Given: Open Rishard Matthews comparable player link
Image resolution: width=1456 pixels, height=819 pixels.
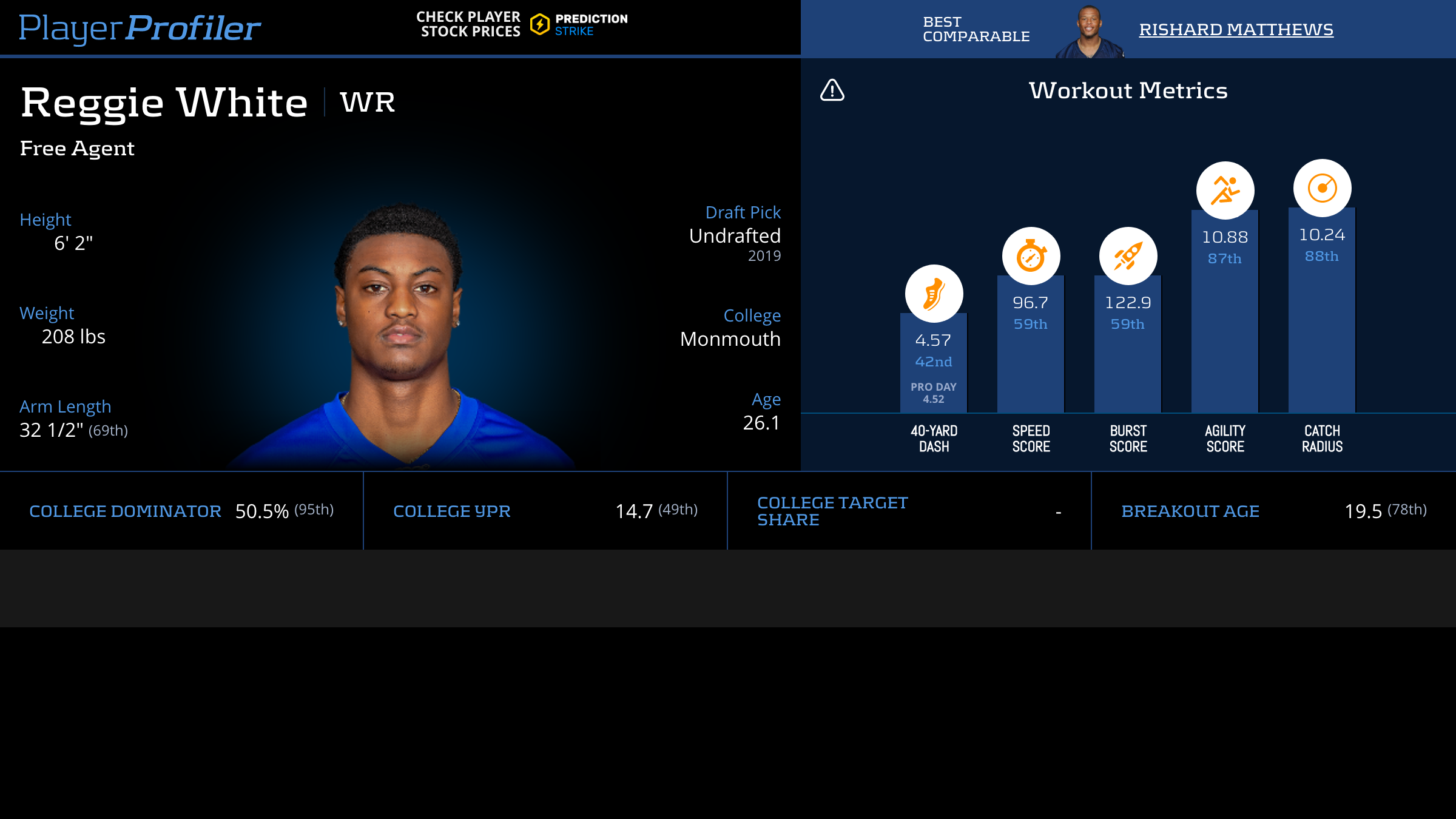Looking at the screenshot, I should tap(1236, 29).
